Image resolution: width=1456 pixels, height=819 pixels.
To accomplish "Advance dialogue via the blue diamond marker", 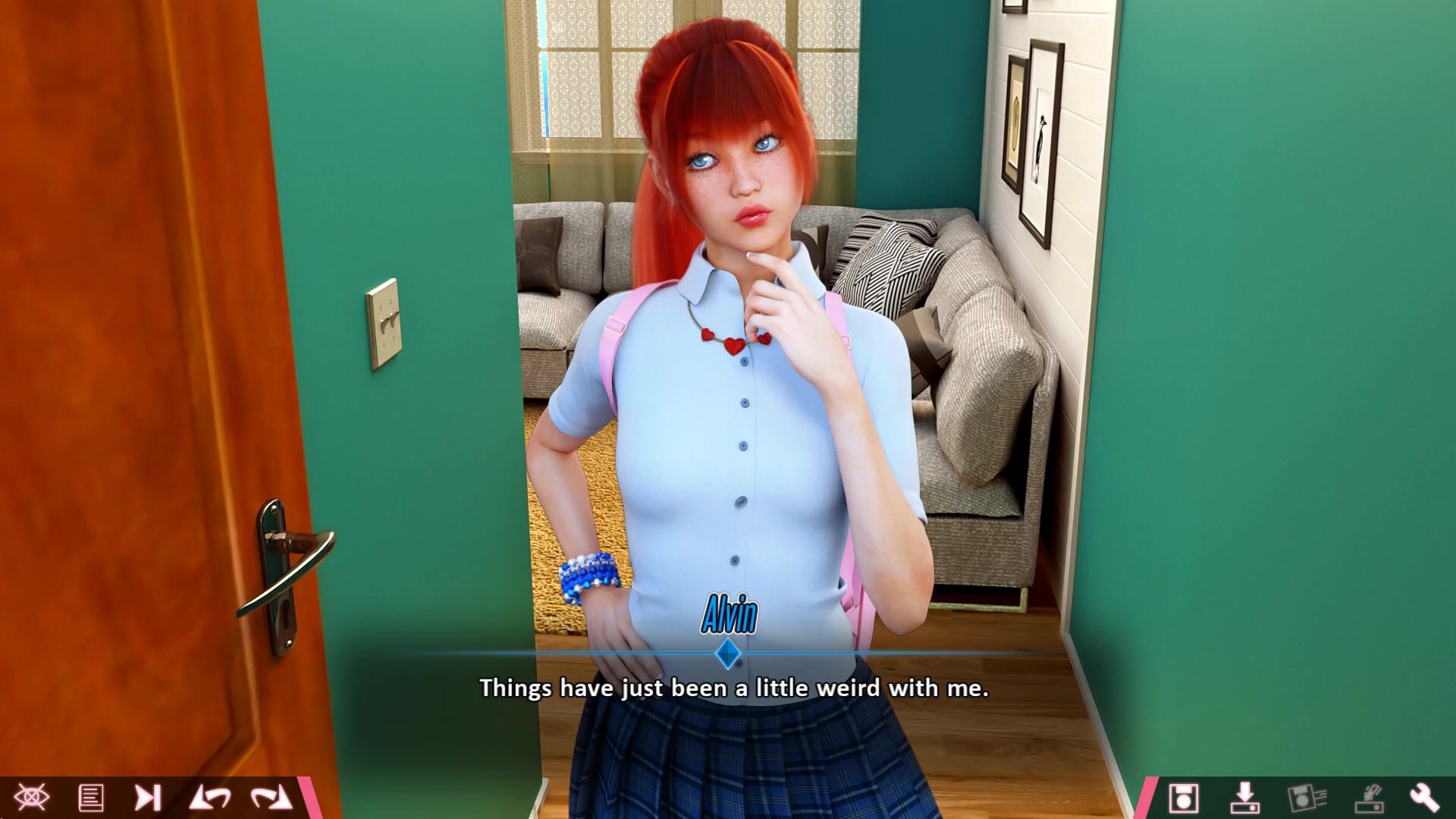I will pyautogui.click(x=728, y=654).
